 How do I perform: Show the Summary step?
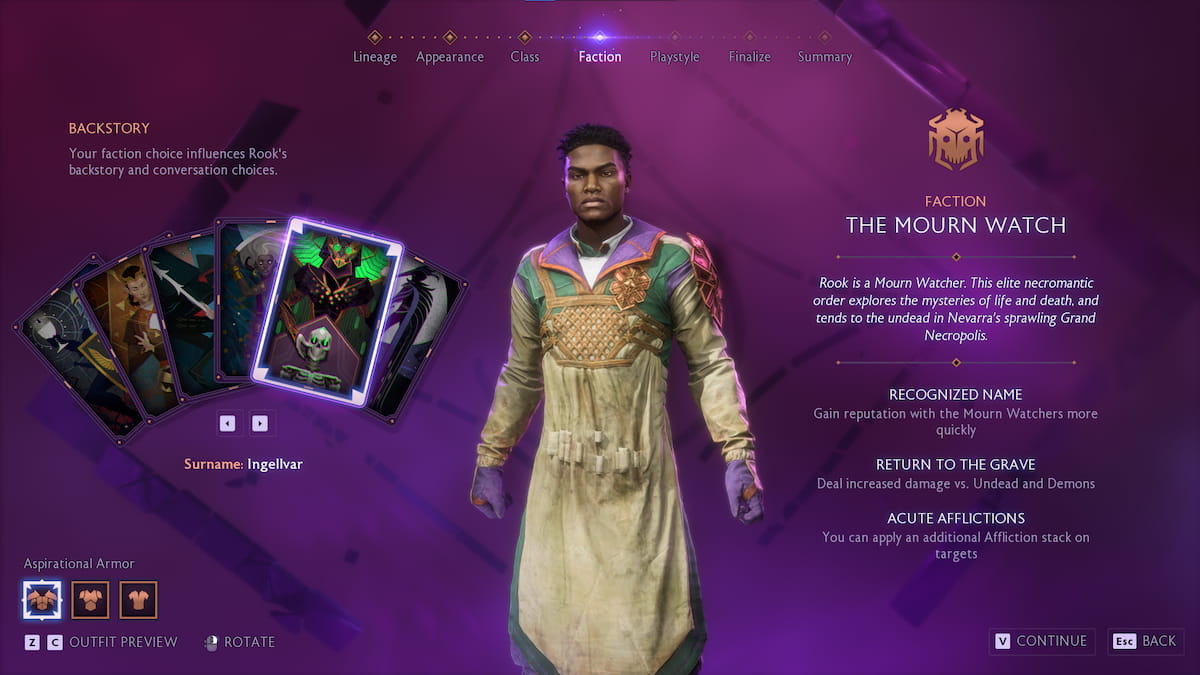824,56
